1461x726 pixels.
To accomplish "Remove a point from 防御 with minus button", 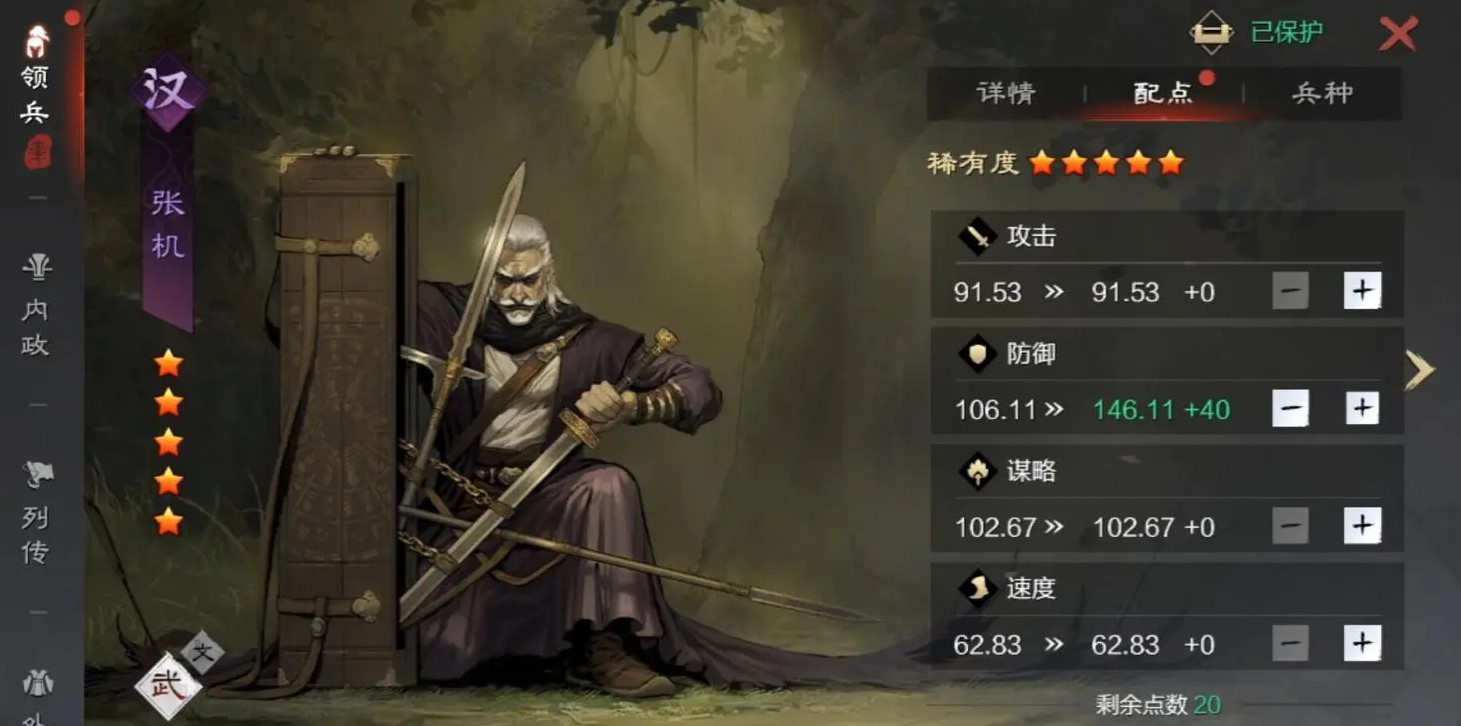I will [x=1292, y=408].
